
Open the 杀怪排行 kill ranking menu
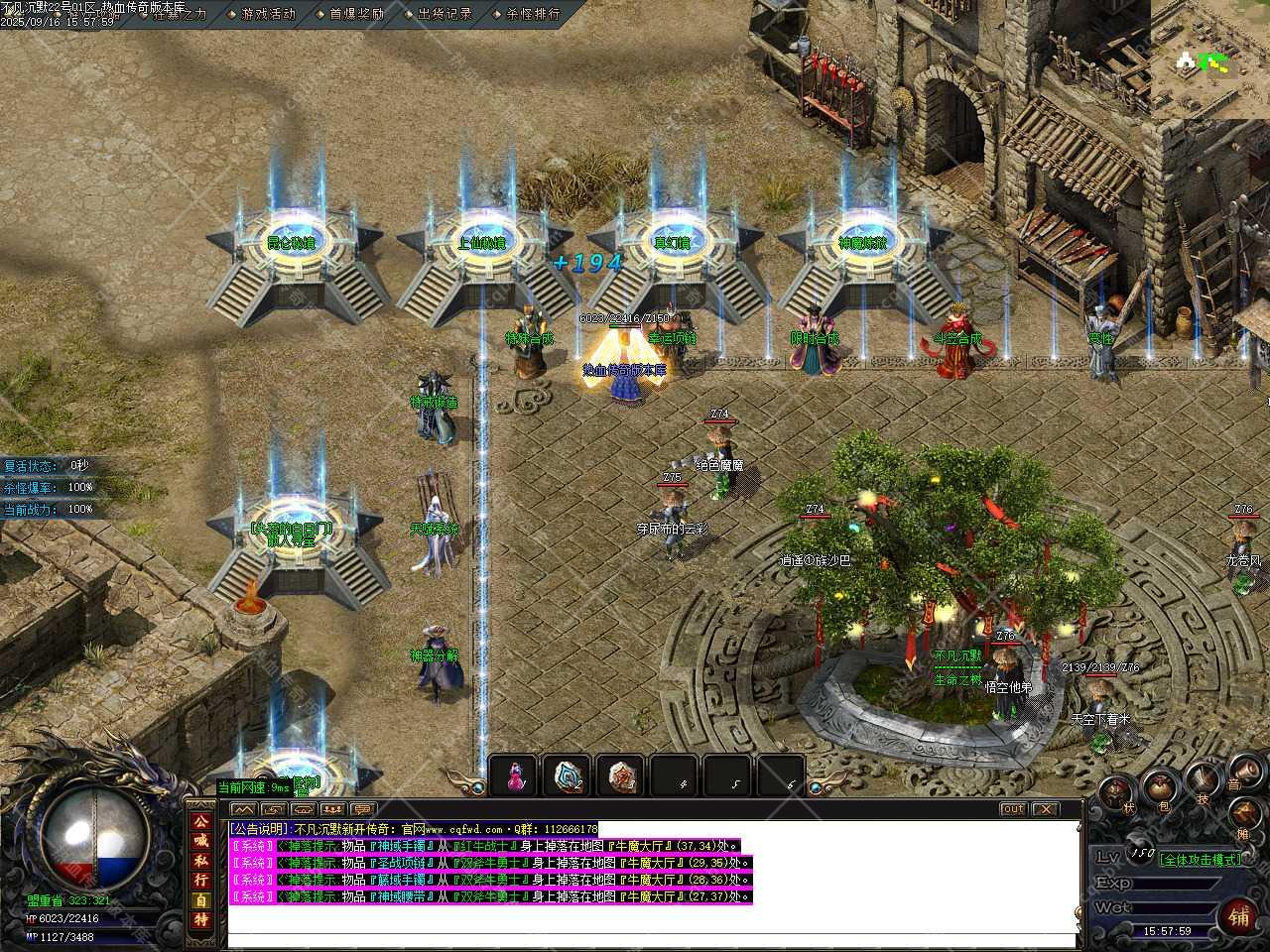pos(533,14)
